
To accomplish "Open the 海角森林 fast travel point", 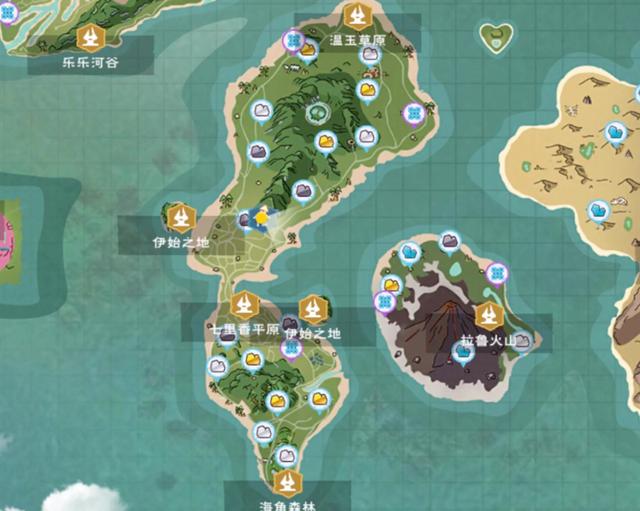I will (x=288, y=486).
